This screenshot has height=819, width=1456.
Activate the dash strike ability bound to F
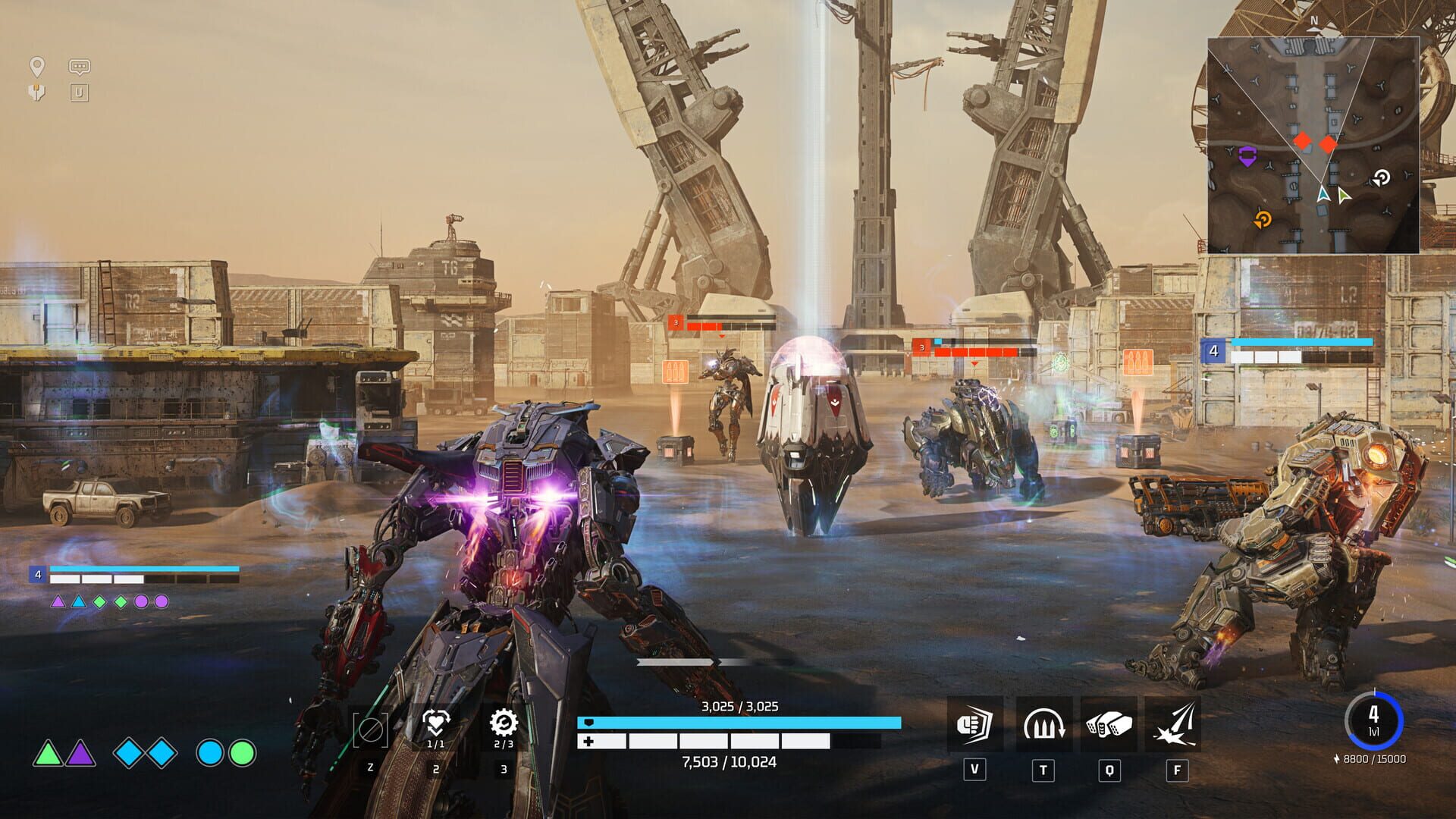coord(1175,726)
